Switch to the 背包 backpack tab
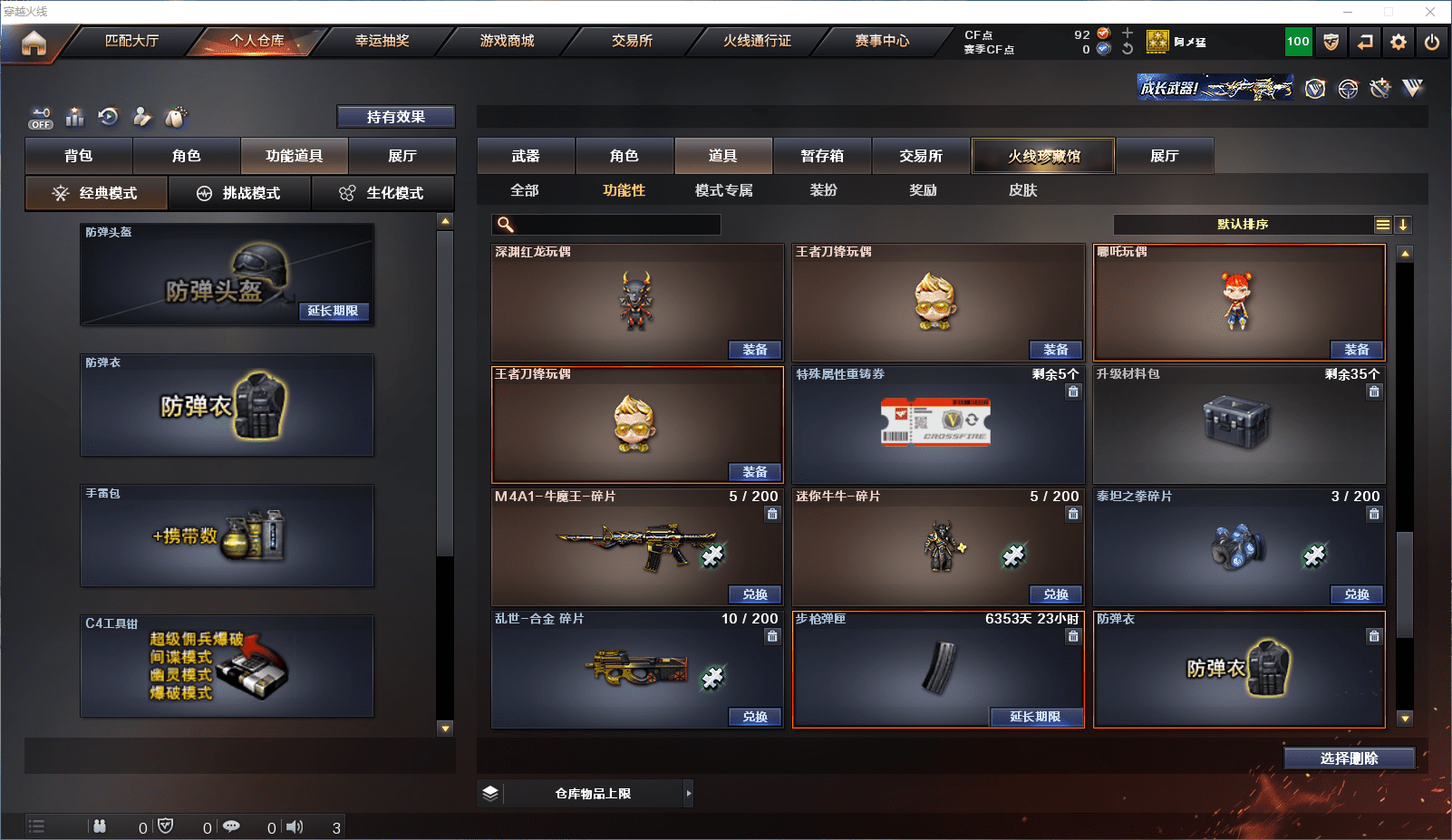1452x840 pixels. (79, 156)
